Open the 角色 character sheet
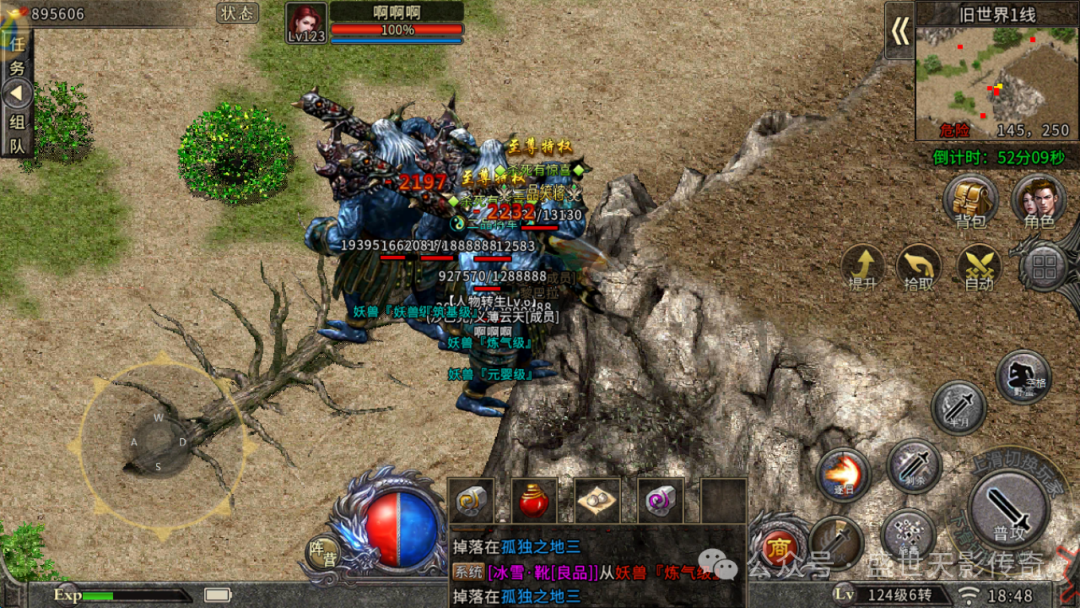Image resolution: width=1080 pixels, height=608 pixels. click(x=1035, y=200)
